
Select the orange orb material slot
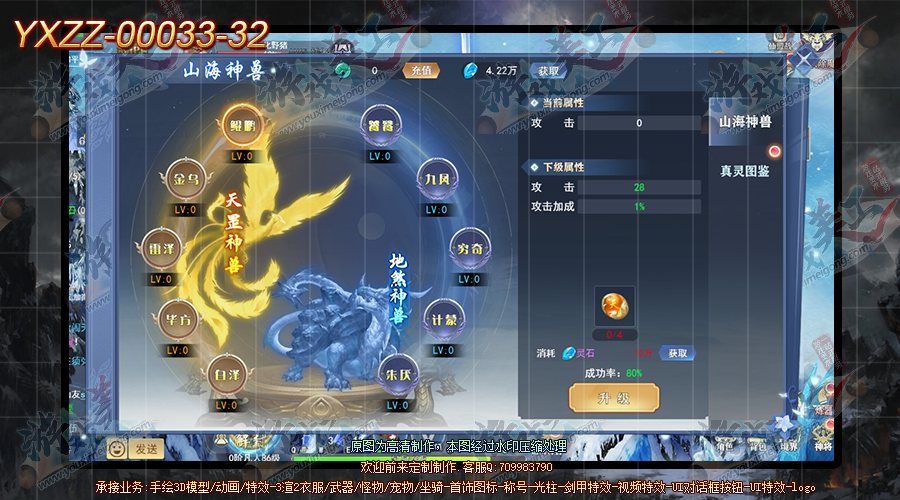pos(613,304)
